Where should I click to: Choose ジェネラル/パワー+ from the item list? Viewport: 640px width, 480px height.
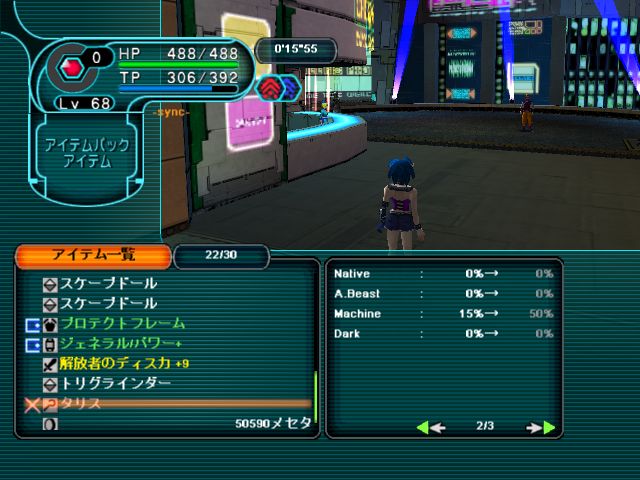click(x=122, y=344)
